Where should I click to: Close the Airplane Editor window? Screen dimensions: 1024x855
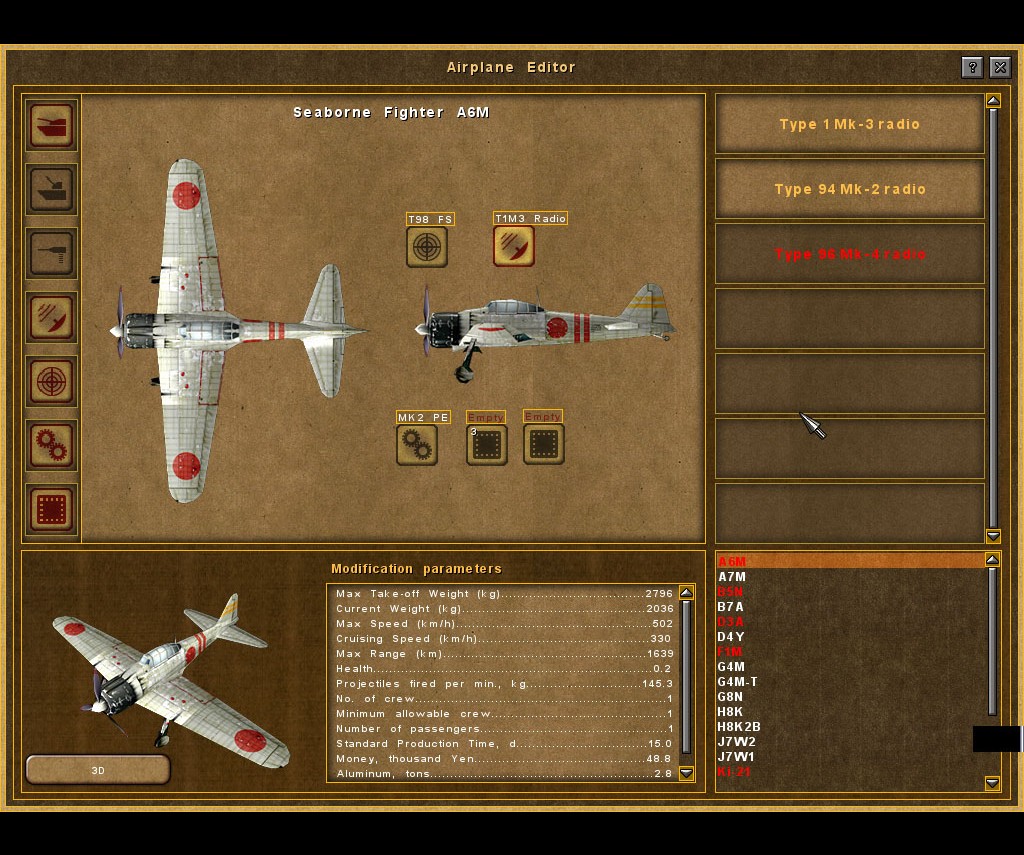tap(999, 67)
